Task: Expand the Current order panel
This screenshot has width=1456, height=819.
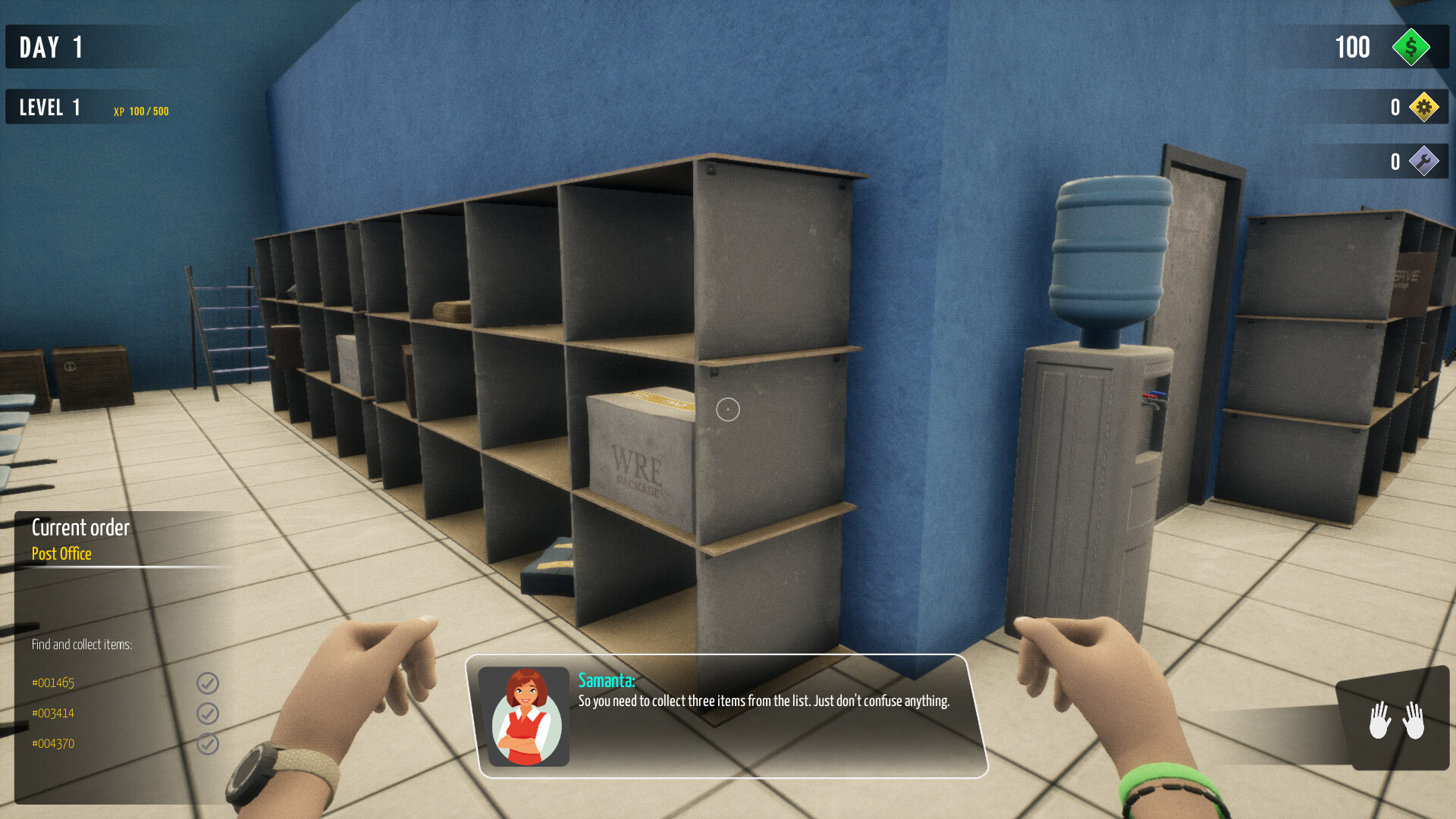Action: coord(80,528)
